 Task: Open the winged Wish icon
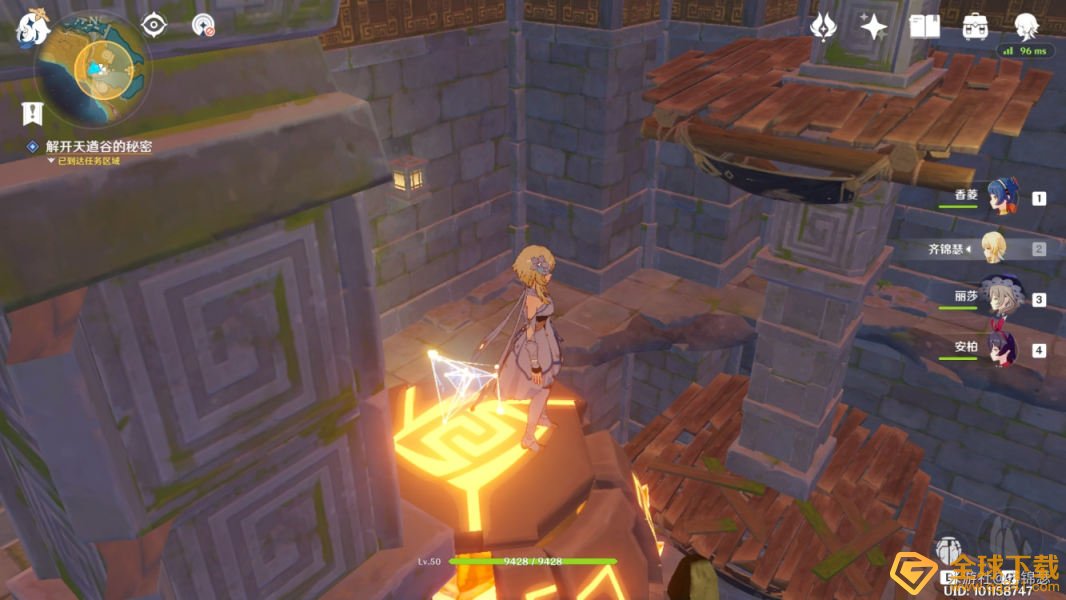[x=823, y=27]
